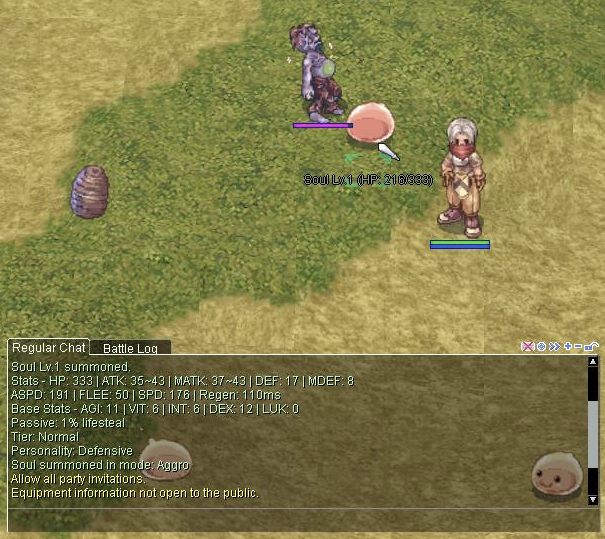Toggle the chat window padlock icon
Image resolution: width=605 pixels, height=539 pixels.
pos(591,347)
